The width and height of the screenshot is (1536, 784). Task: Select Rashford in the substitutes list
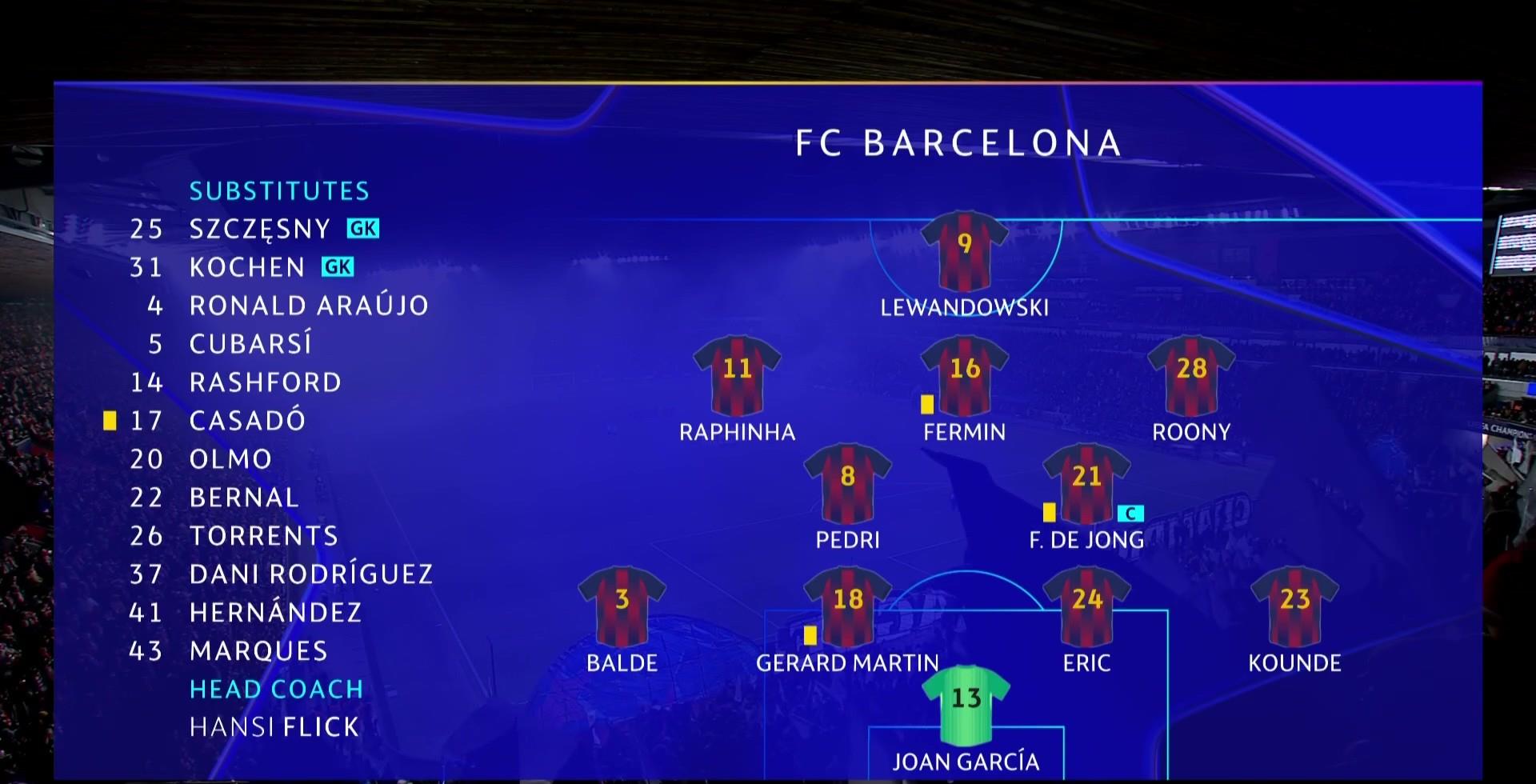266,382
